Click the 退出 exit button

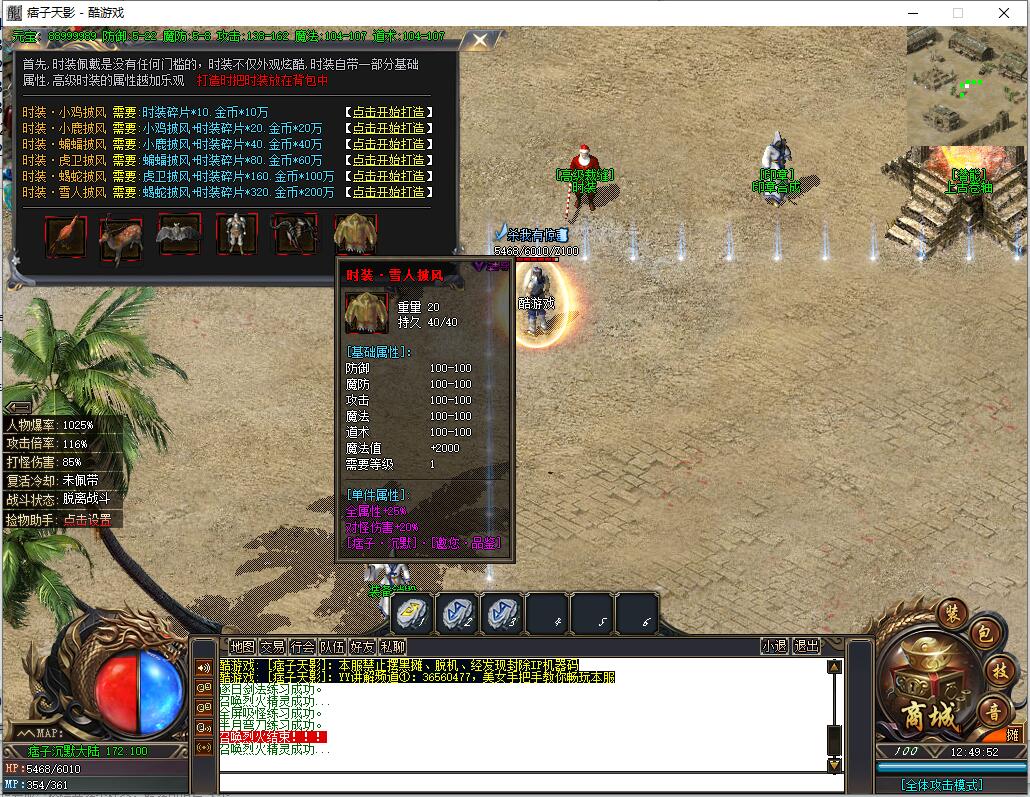(x=806, y=647)
